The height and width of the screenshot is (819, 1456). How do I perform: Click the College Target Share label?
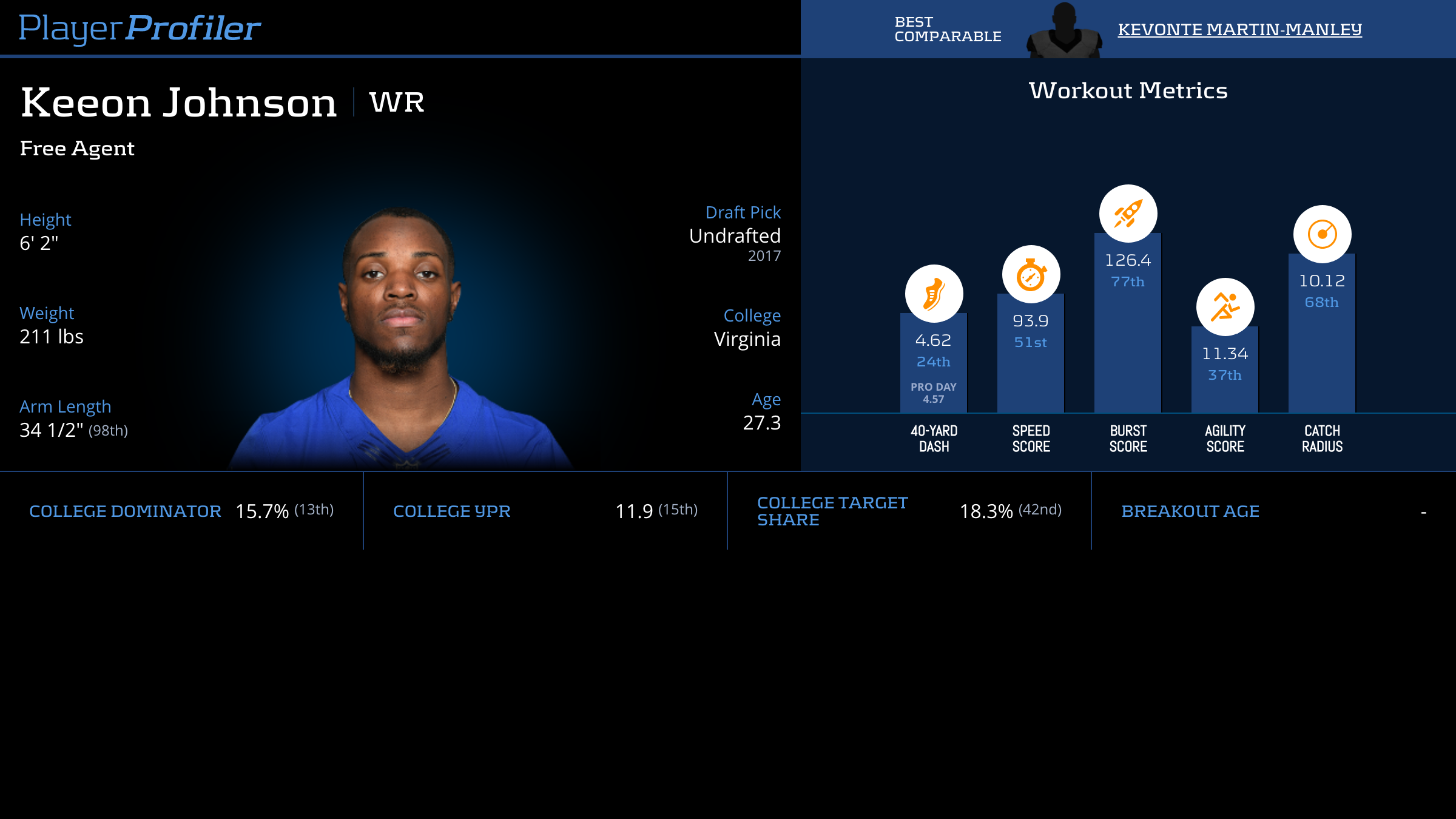(x=832, y=511)
